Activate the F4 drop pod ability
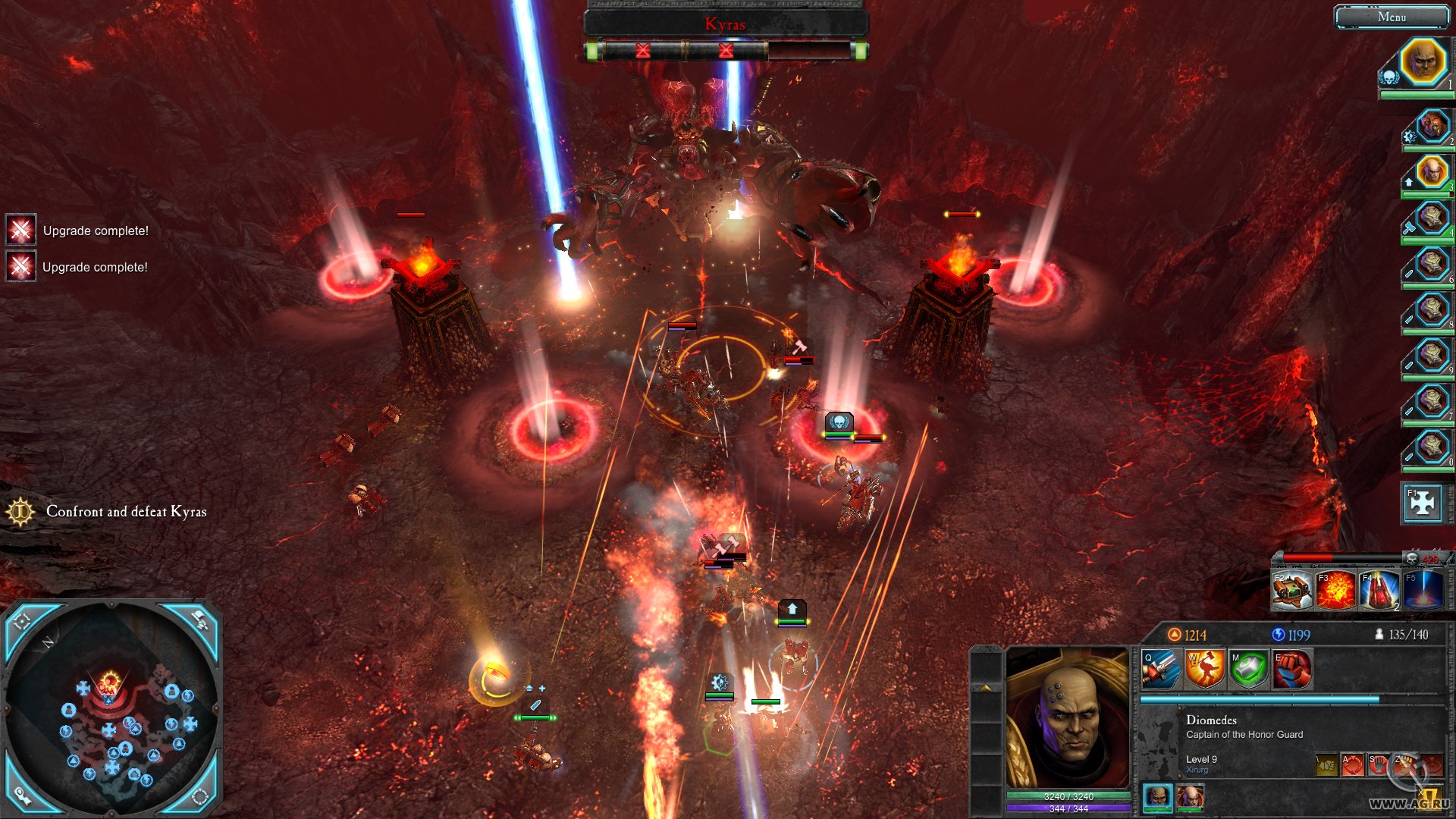The image size is (1456, 819). point(1379,590)
